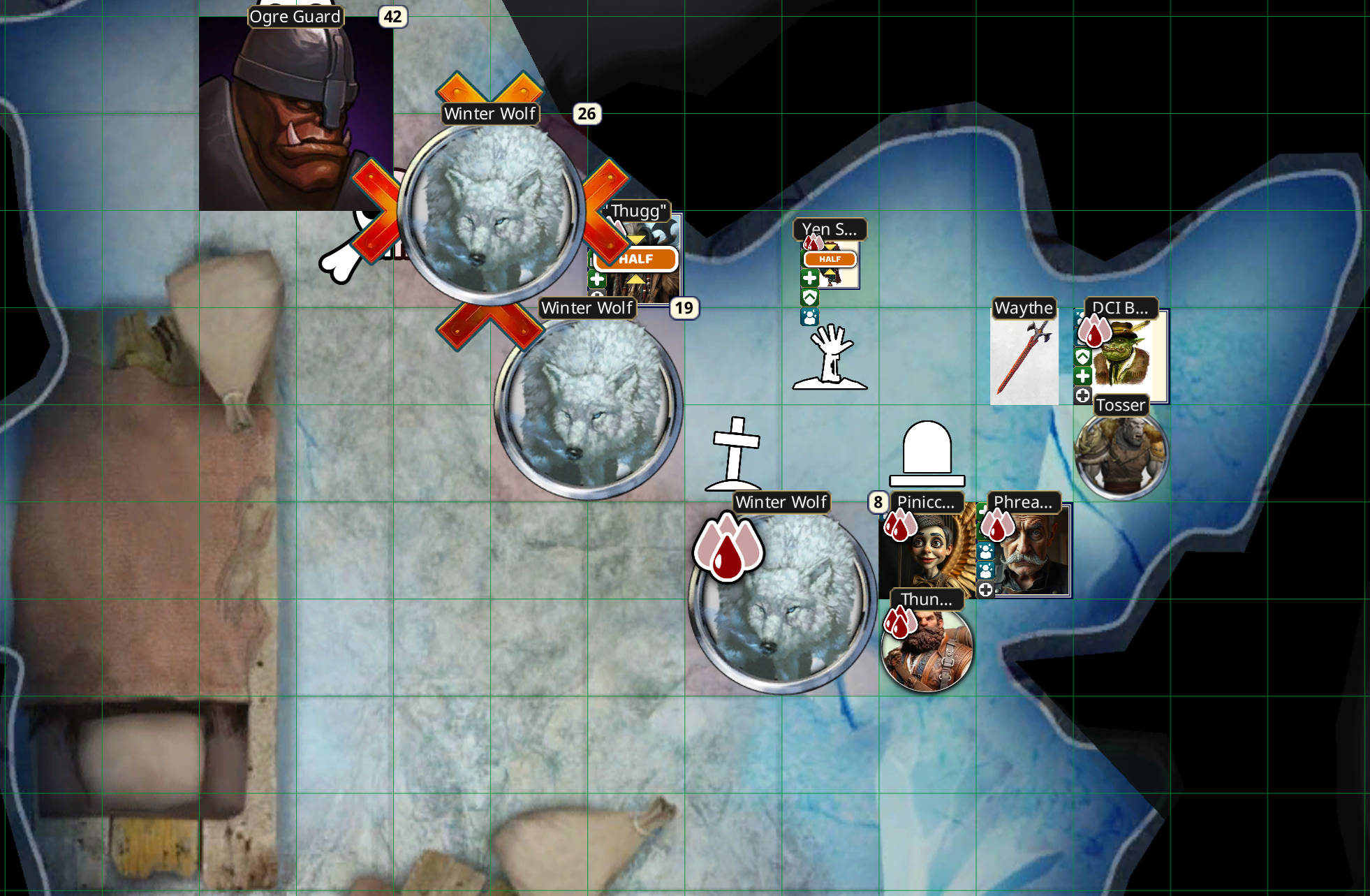Viewport: 1370px width, 896px height.
Task: Click the shield chevron icon on DCI B… token
Action: coord(1083,356)
